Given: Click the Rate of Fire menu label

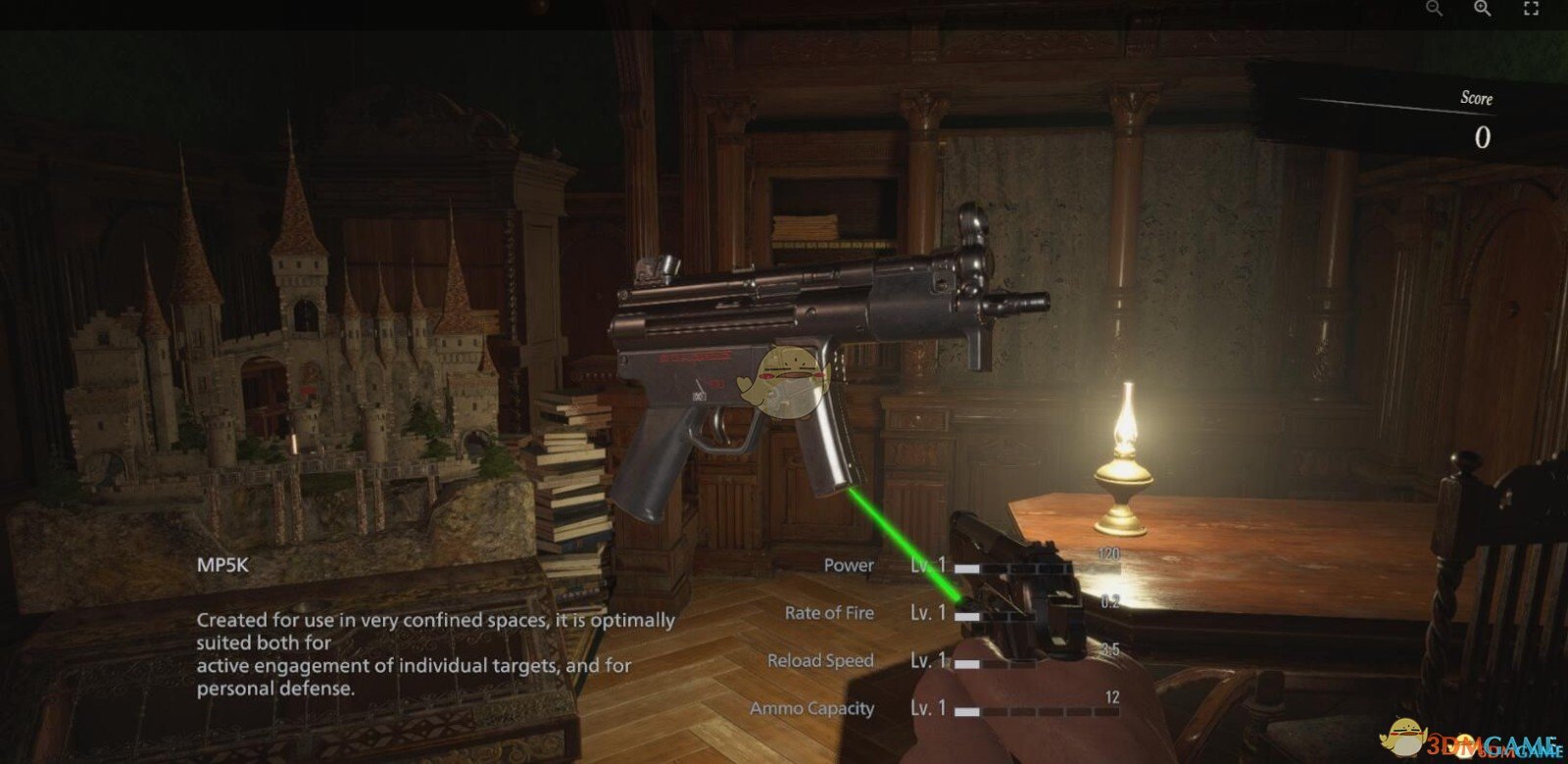Looking at the screenshot, I should (829, 612).
